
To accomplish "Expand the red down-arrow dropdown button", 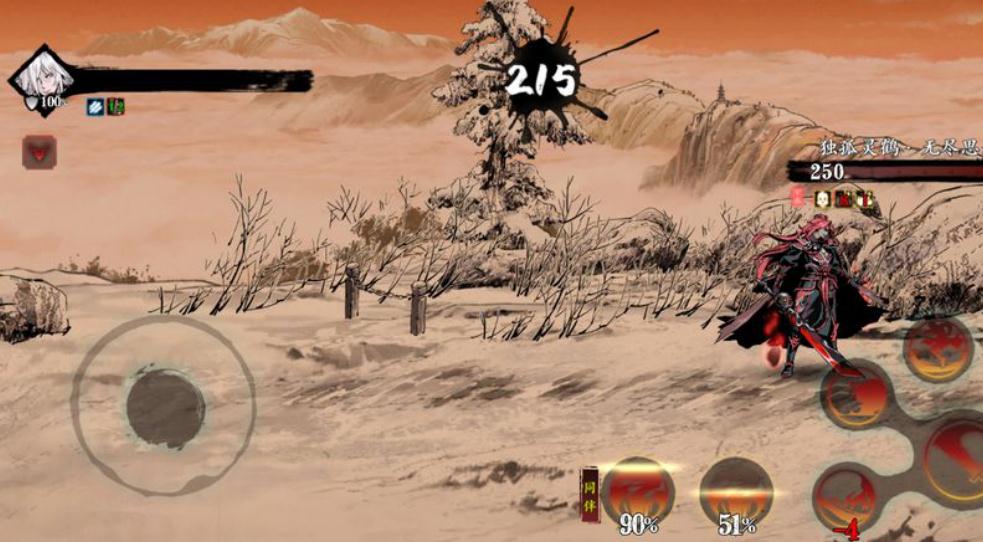I will point(40,152).
